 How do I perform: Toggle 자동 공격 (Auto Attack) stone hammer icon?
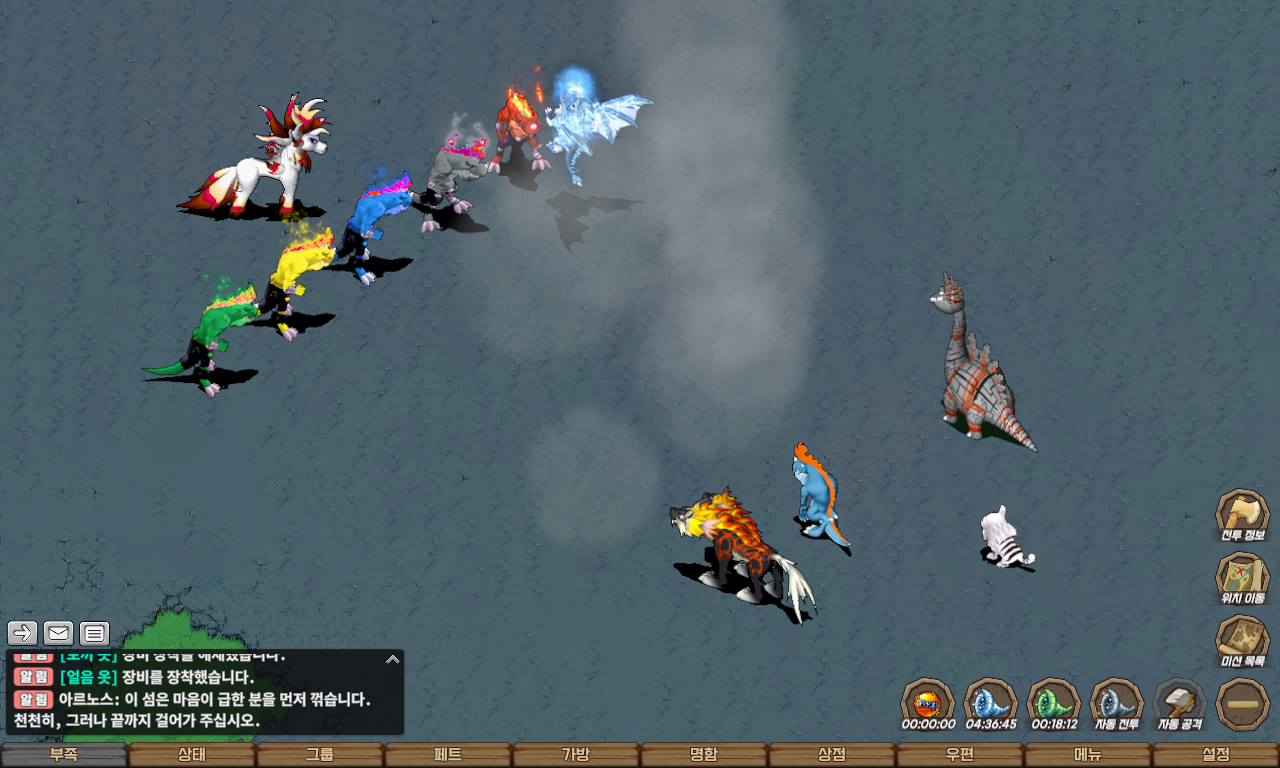(x=1180, y=702)
